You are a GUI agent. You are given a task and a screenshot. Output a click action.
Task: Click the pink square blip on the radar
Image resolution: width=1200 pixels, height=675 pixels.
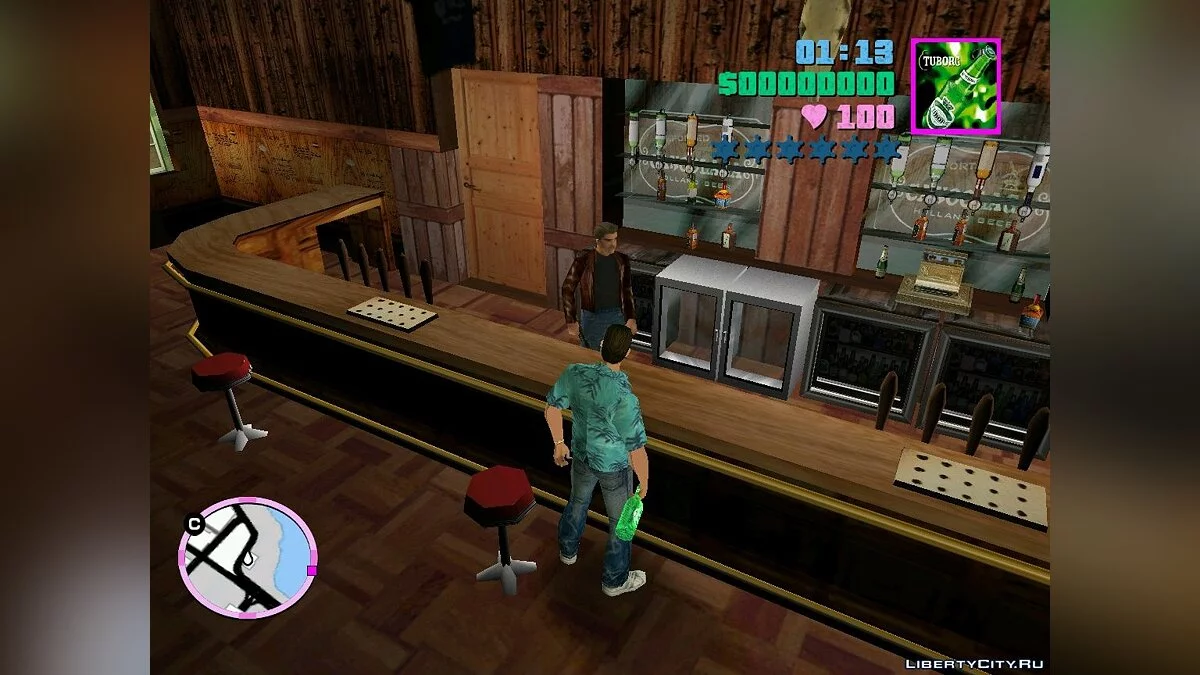pyautogui.click(x=311, y=570)
